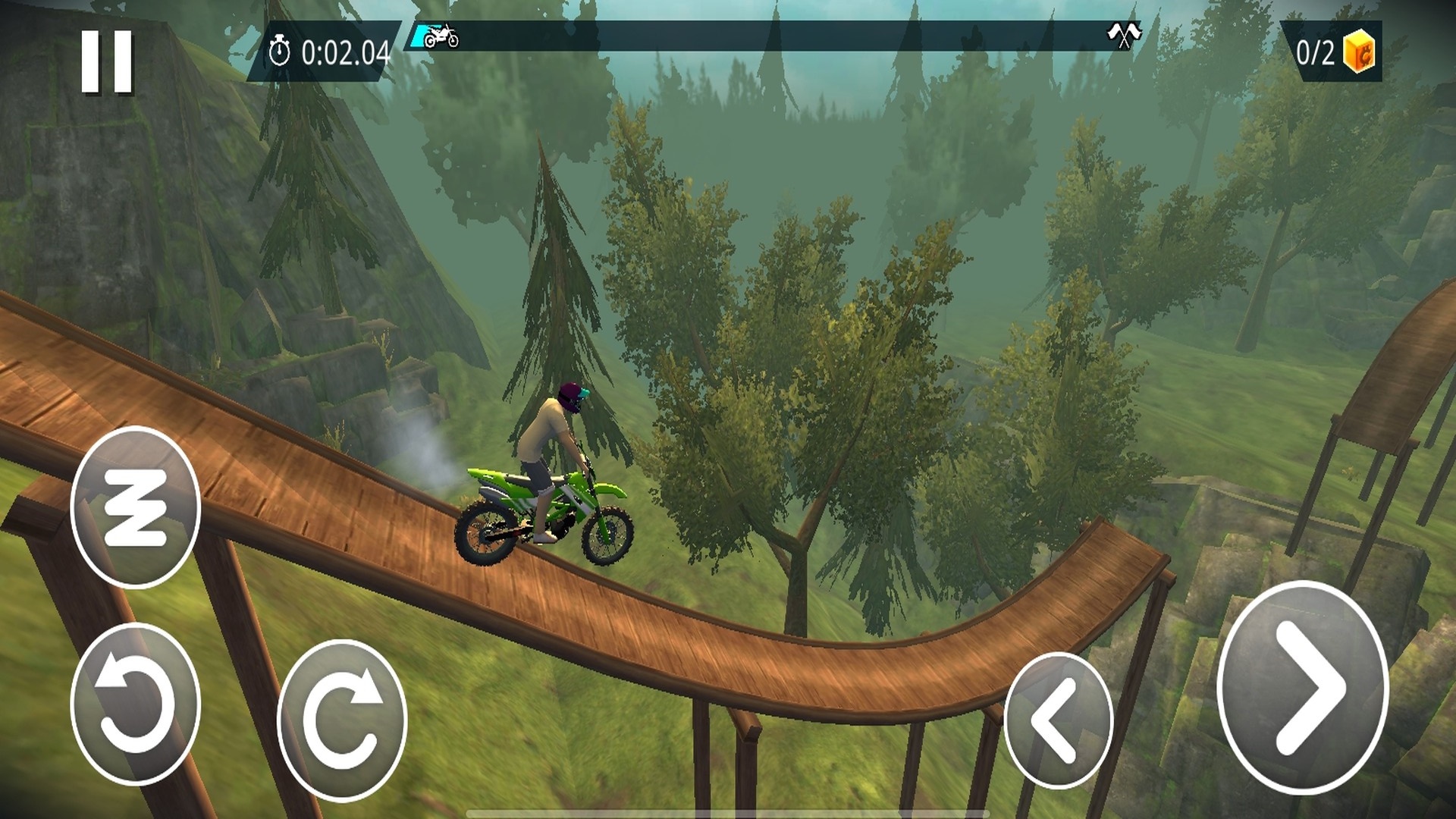Tap the spring jump button
Viewport: 1456px width, 819px height.
click(x=135, y=507)
